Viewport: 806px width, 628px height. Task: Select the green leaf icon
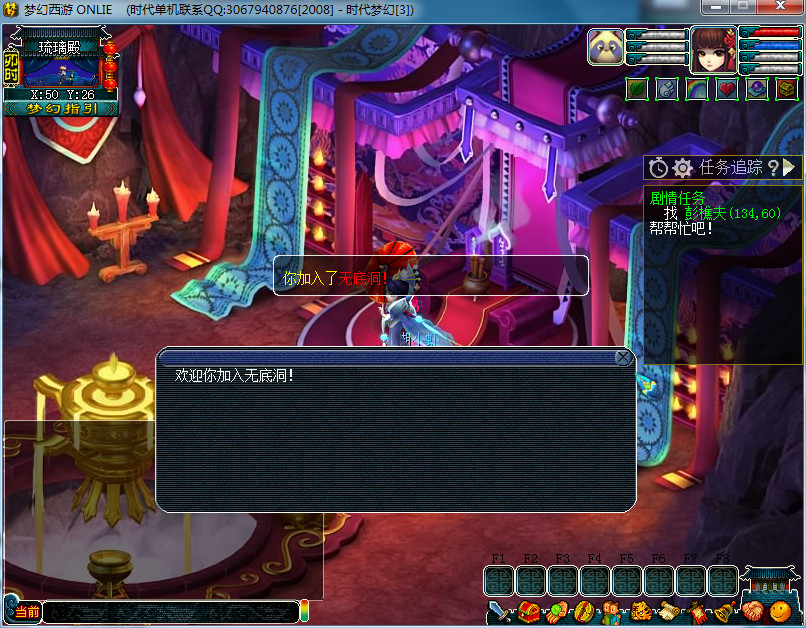click(637, 89)
